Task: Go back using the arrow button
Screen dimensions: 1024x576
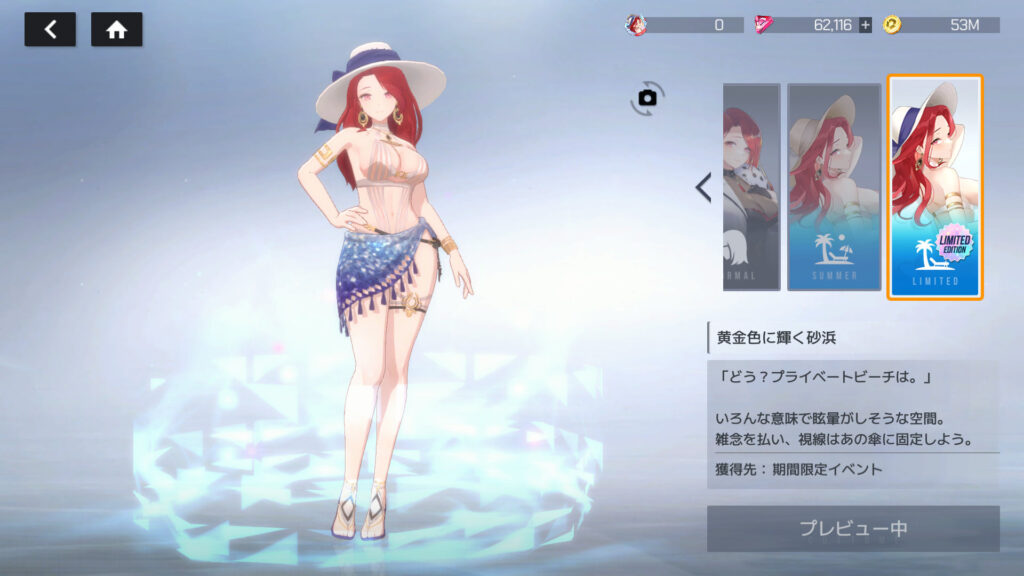Action: click(x=50, y=29)
